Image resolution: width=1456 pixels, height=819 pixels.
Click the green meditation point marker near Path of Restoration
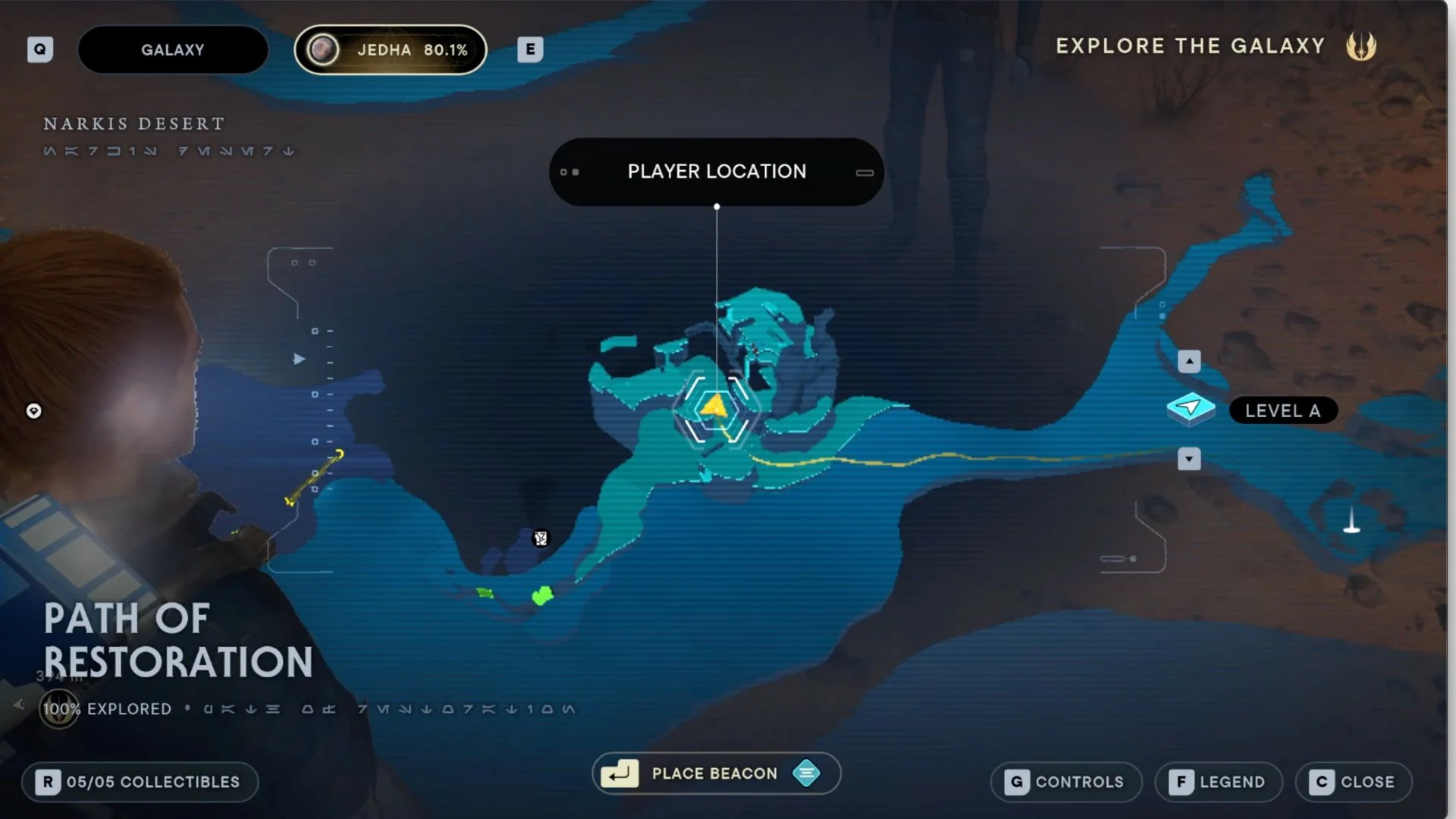coord(543,596)
